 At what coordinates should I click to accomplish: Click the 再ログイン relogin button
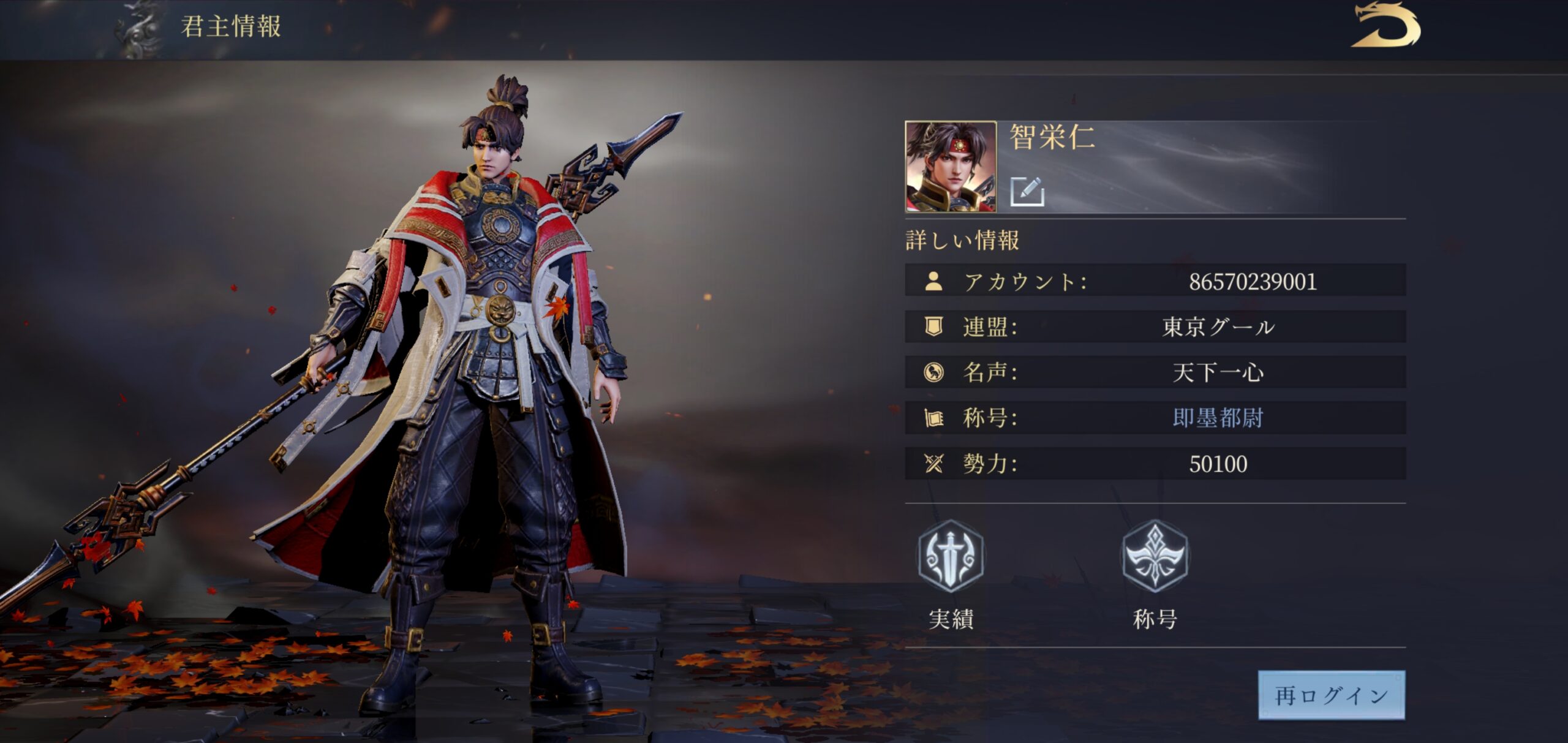coord(1331,695)
